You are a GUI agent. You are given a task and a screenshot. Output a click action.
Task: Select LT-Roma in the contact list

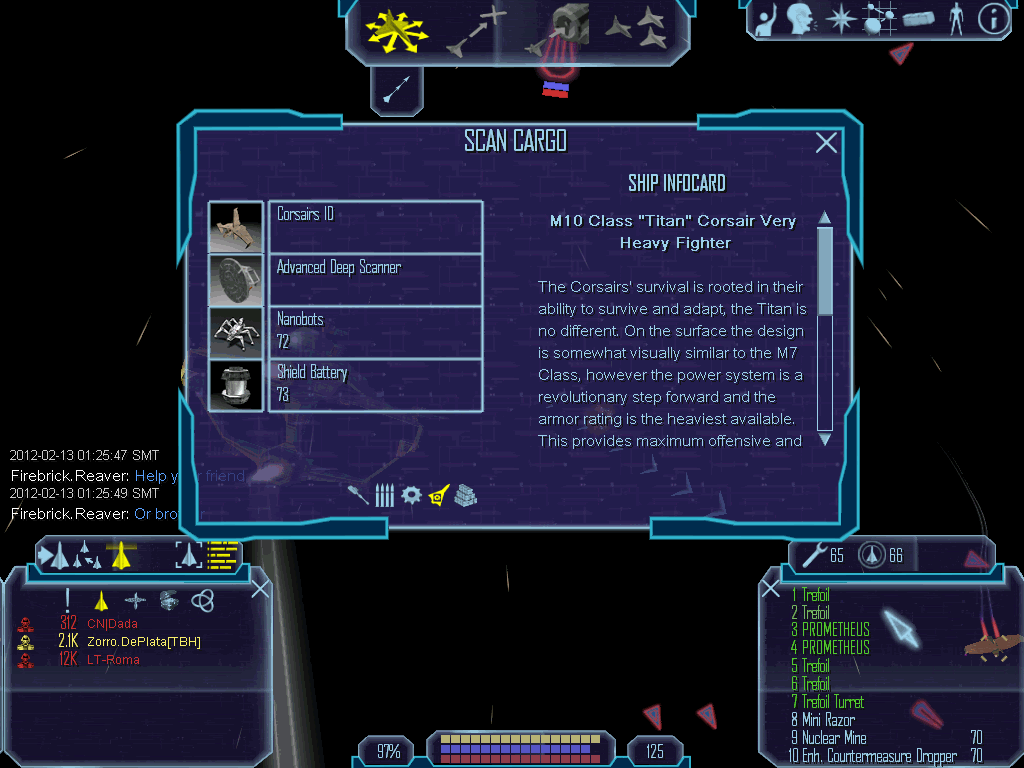(x=112, y=660)
